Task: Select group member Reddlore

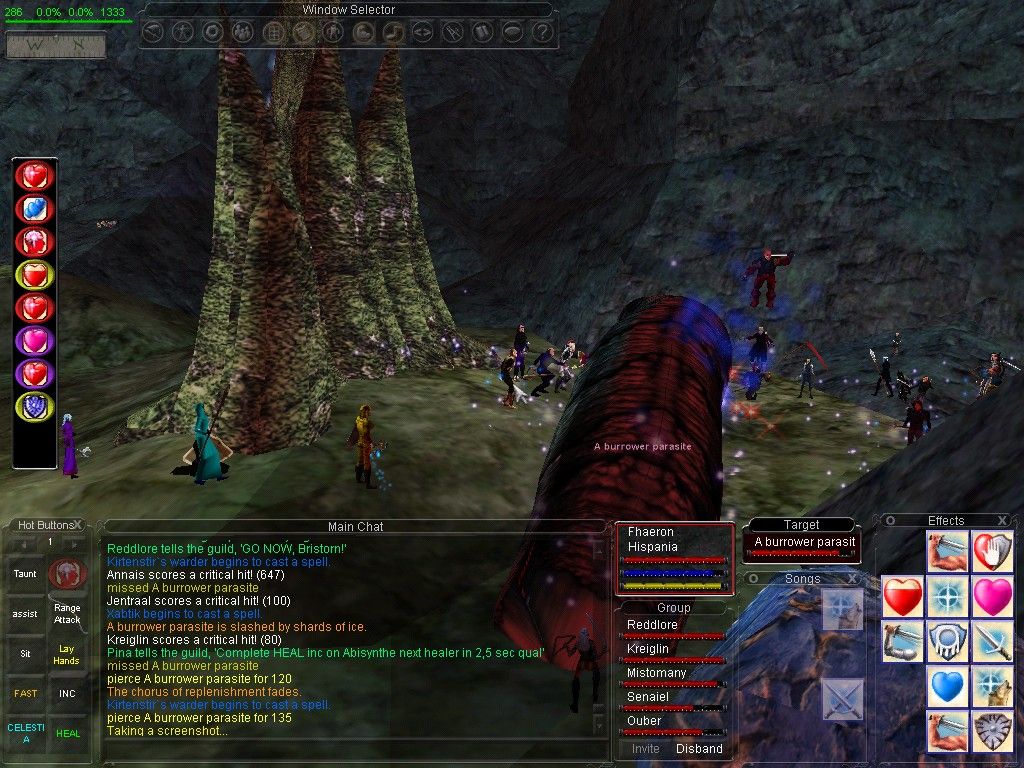Action: point(652,625)
